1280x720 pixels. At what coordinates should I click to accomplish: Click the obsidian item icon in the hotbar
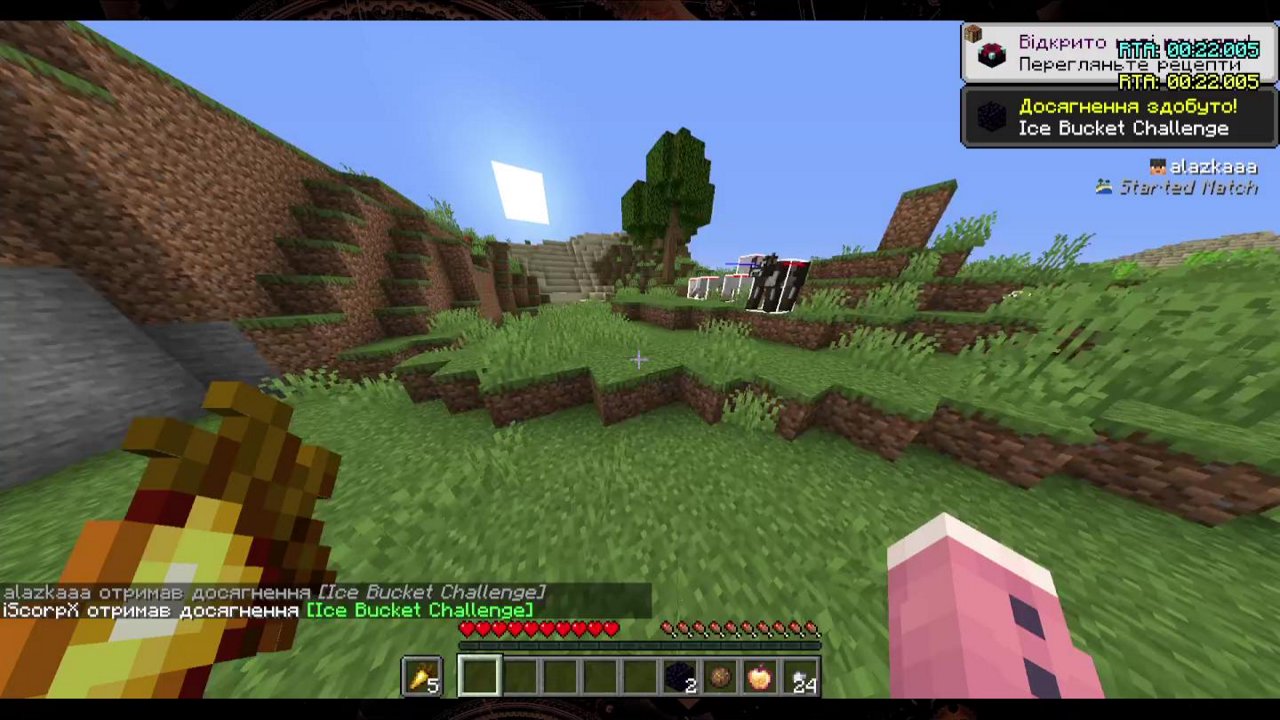pos(678,678)
